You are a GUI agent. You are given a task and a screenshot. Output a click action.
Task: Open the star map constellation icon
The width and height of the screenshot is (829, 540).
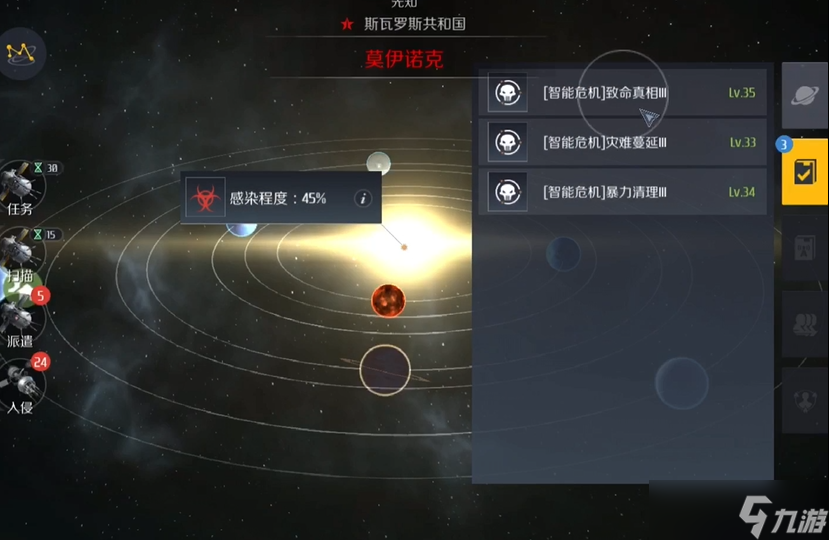[19, 53]
